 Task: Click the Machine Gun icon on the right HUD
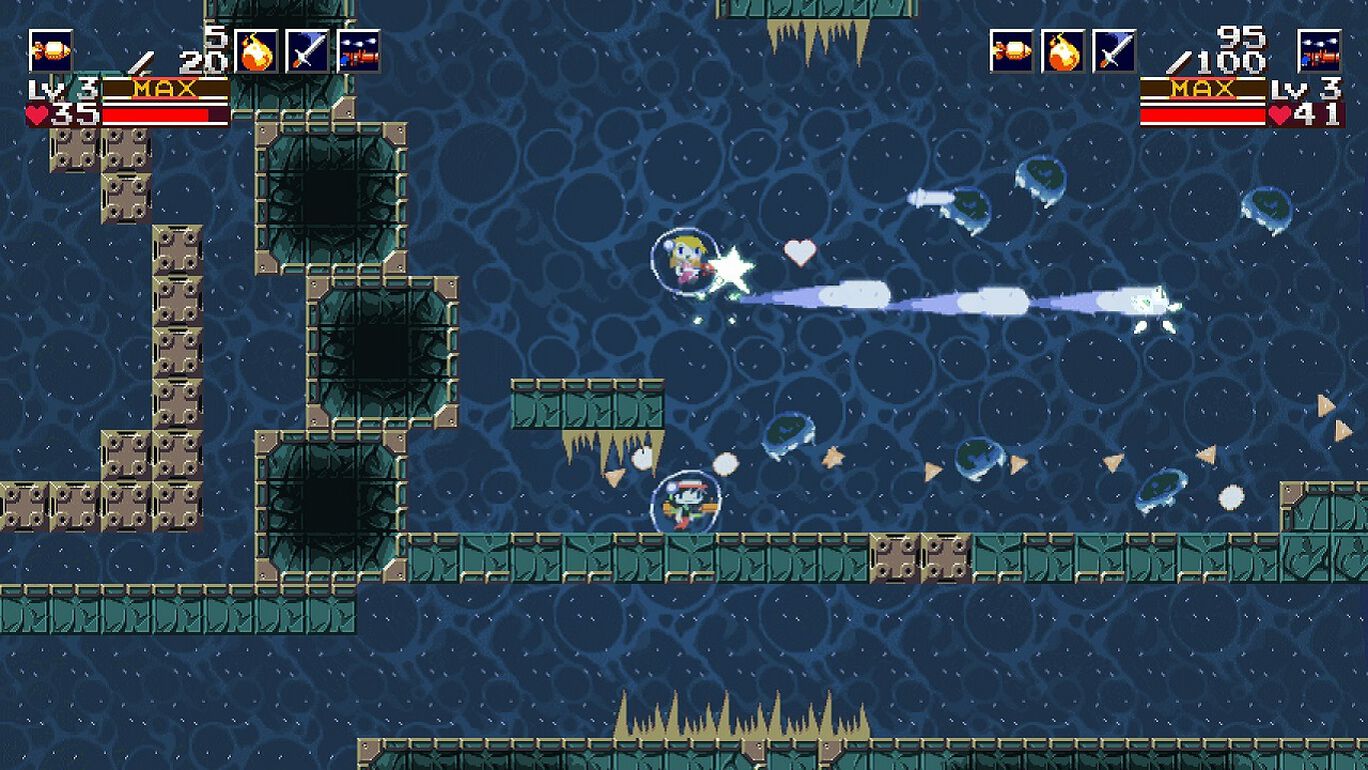[1318, 50]
